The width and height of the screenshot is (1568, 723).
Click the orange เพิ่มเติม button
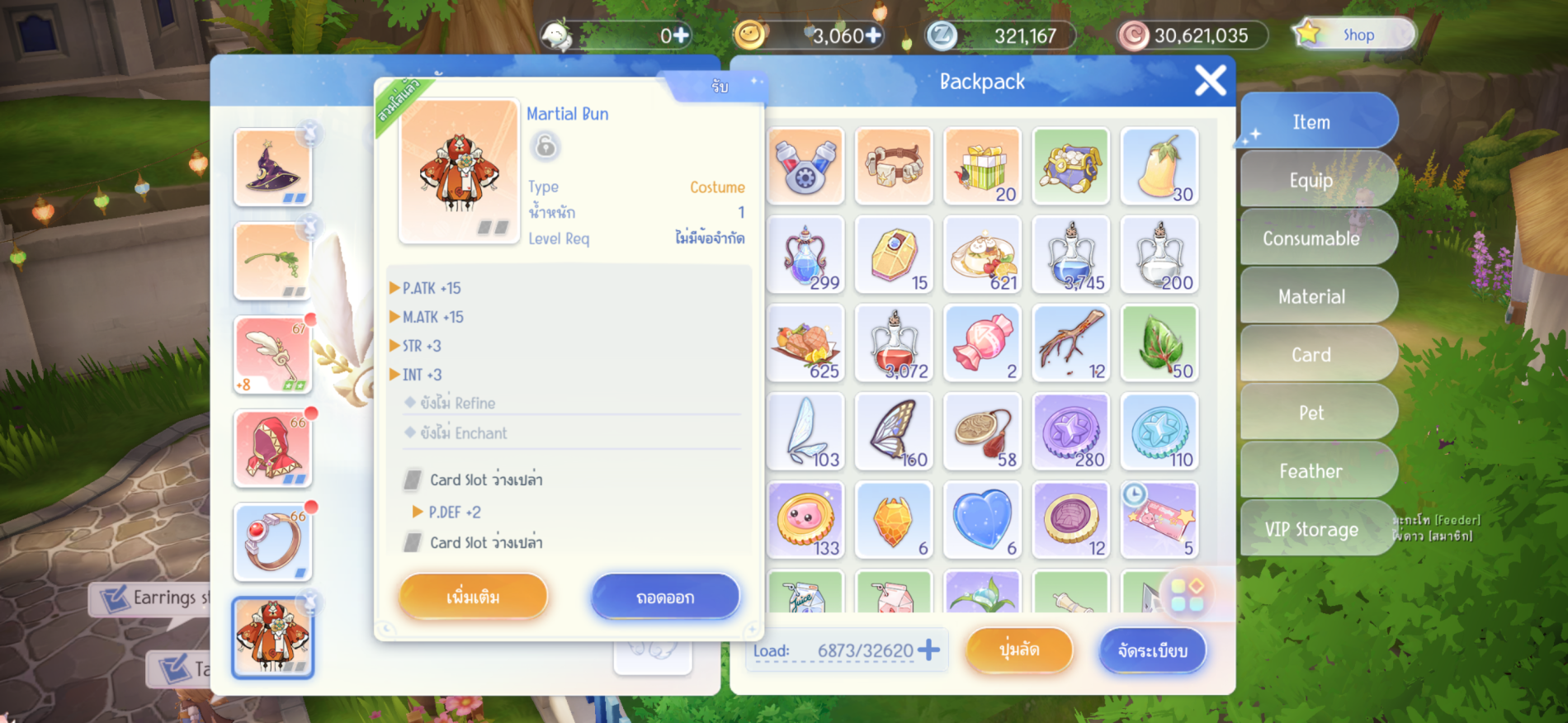(x=473, y=597)
